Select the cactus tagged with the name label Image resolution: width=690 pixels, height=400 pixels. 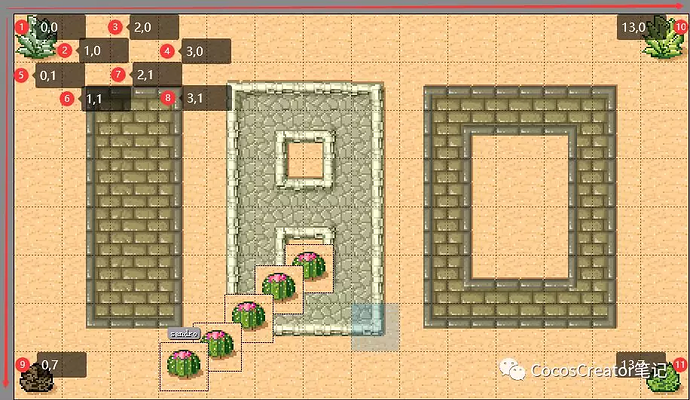tap(184, 363)
